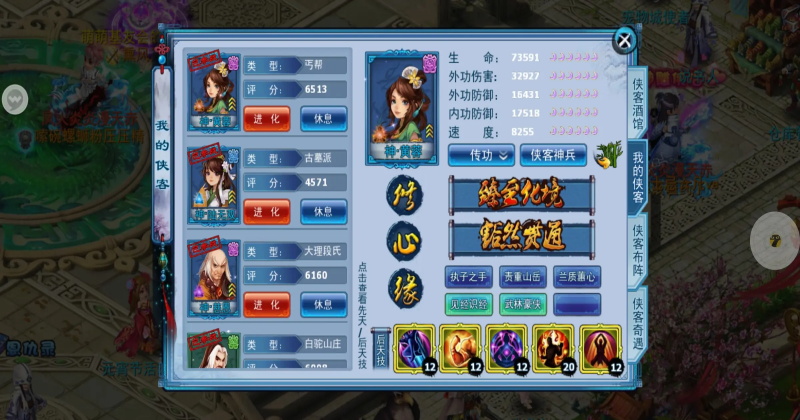The width and height of the screenshot is (800, 420).
Task: Open the 传功 dropdown
Action: [479, 154]
